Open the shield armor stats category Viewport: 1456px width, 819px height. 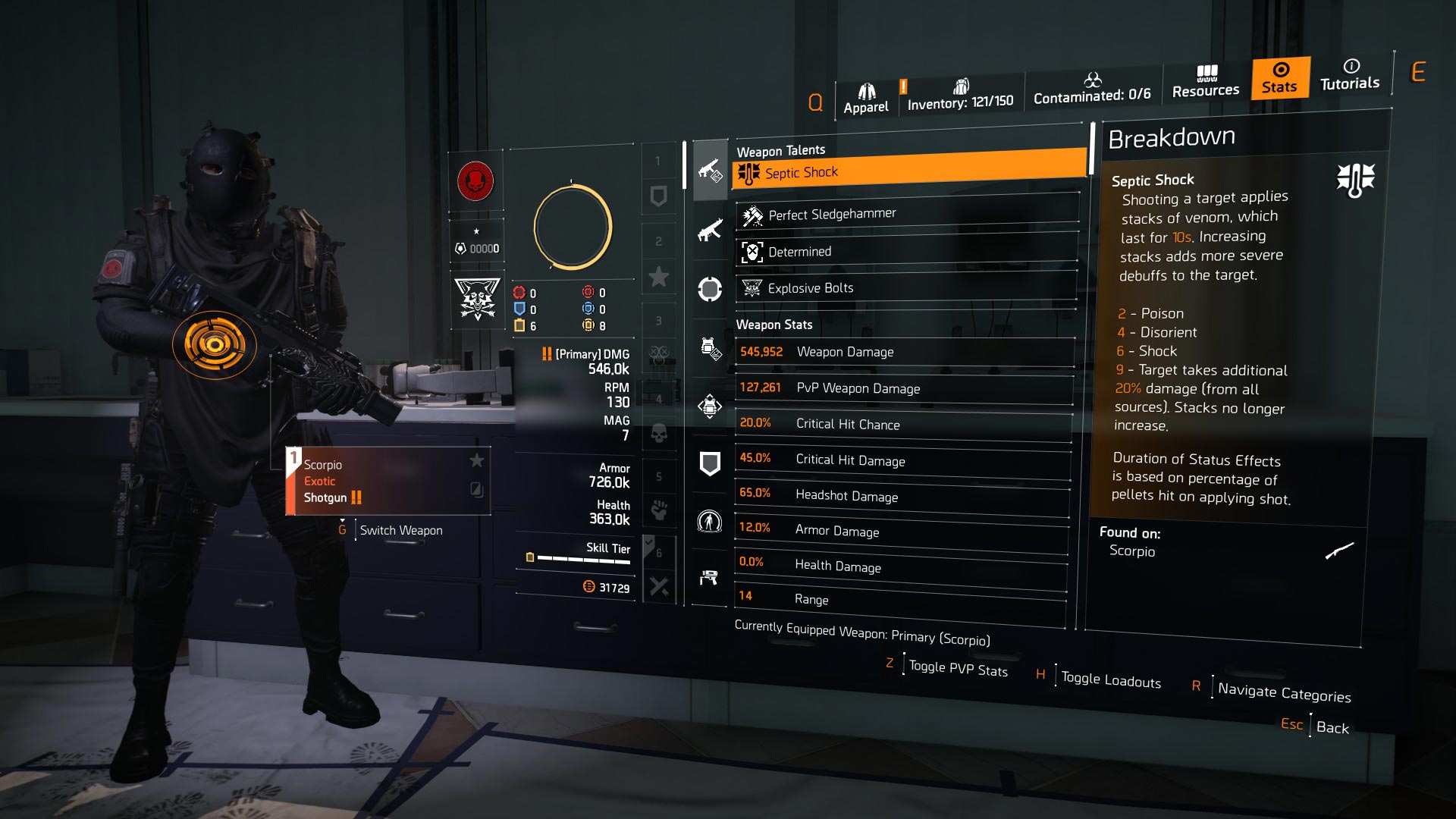pyautogui.click(x=710, y=463)
